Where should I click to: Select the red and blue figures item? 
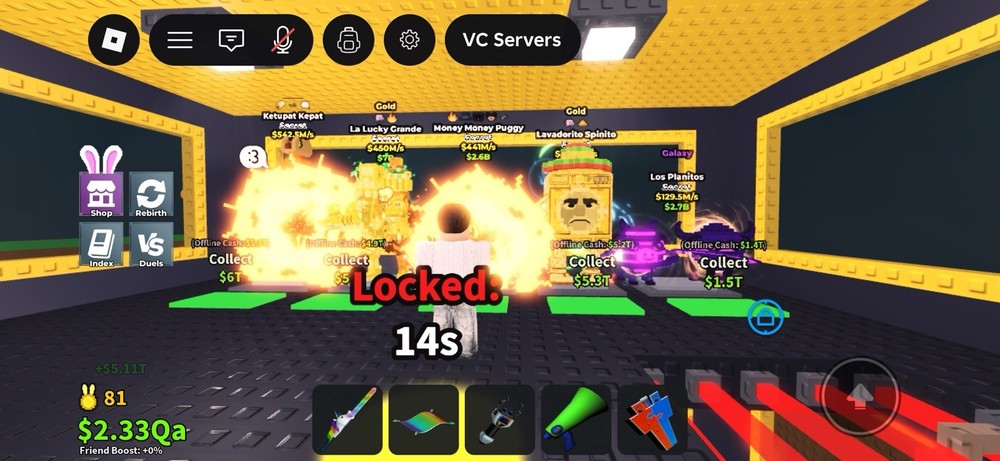651,420
